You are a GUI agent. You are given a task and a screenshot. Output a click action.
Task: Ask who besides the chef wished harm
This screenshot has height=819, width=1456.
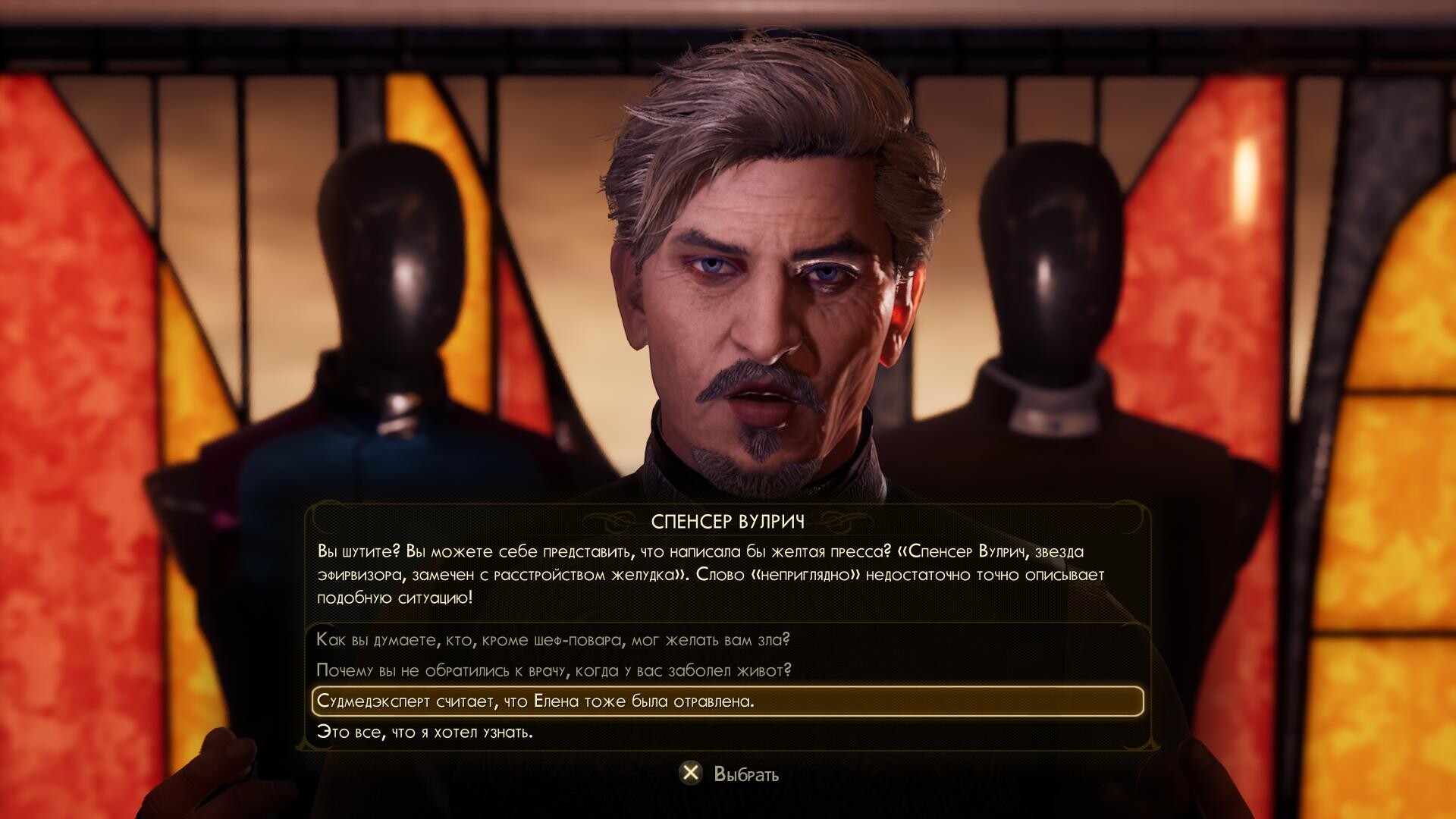tap(553, 640)
